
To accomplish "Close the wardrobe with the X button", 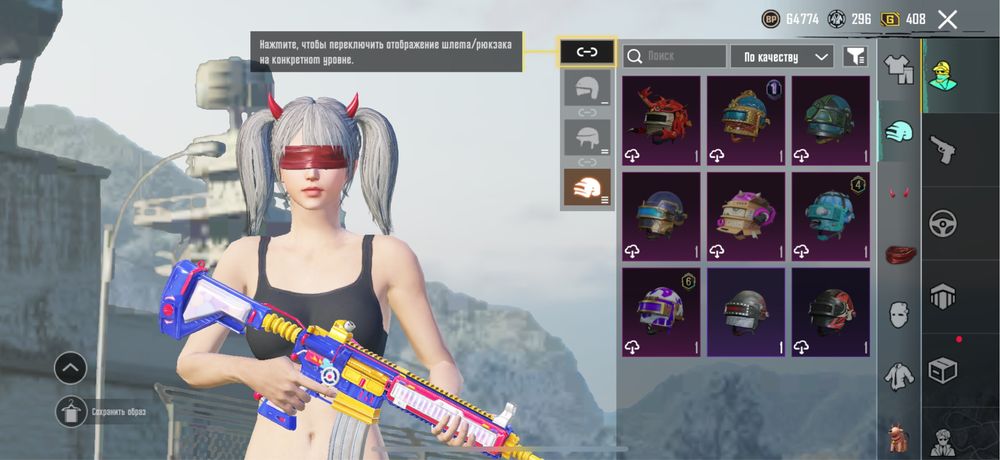I will [947, 19].
